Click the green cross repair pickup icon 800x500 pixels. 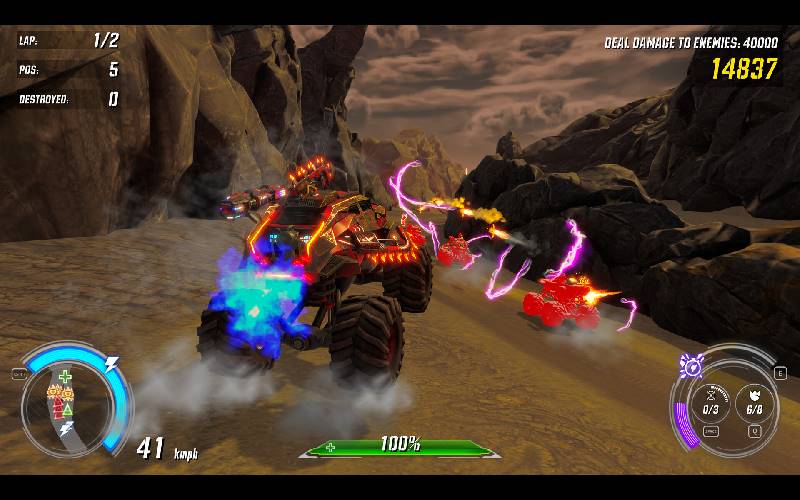pyautogui.click(x=65, y=377)
